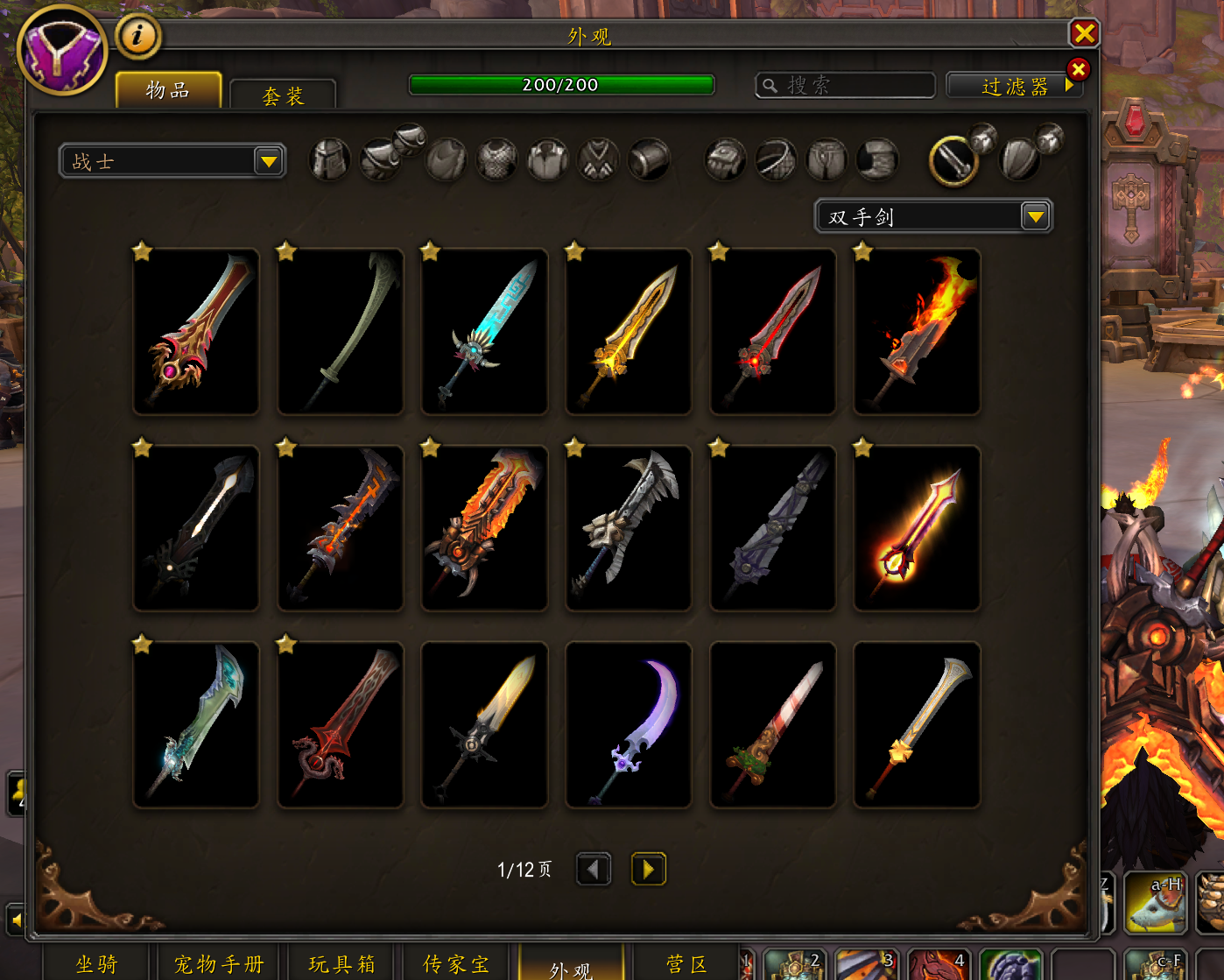Screen dimensions: 1224x980
Task: Open the 玩具箱 toy box tab
Action: [x=341, y=964]
